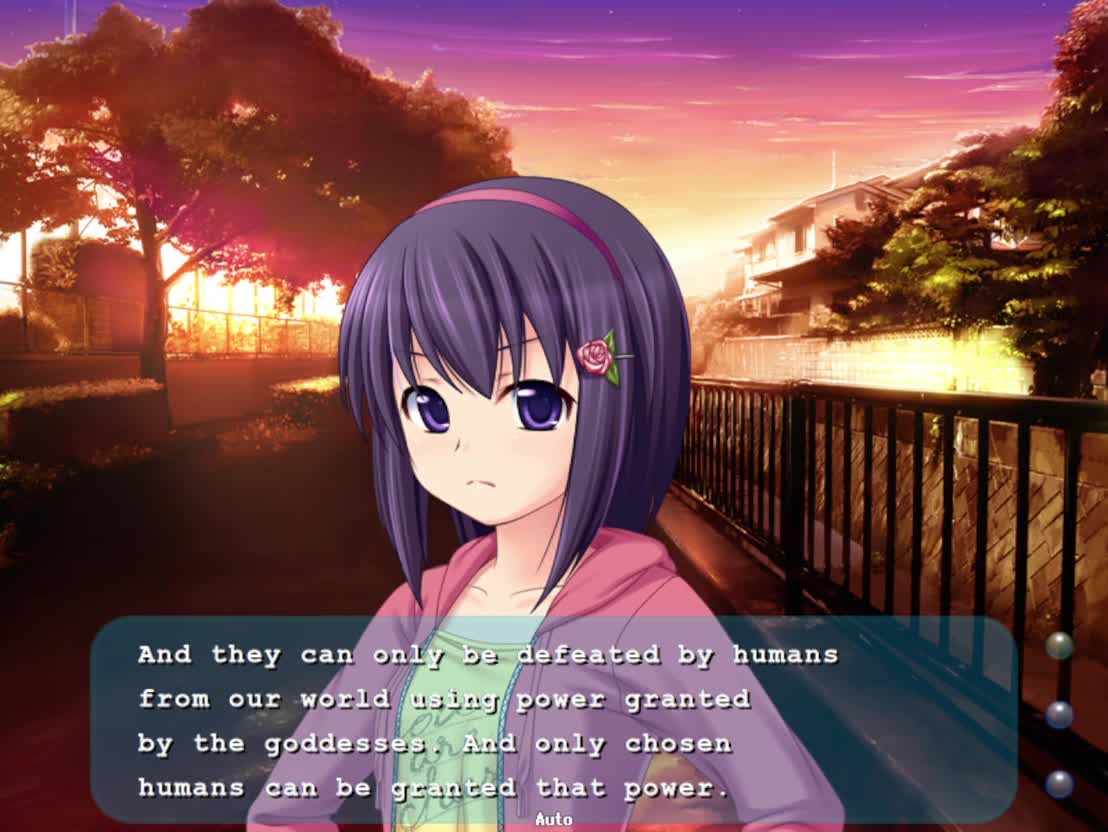Advance the dialogue text box

click(x=553, y=720)
